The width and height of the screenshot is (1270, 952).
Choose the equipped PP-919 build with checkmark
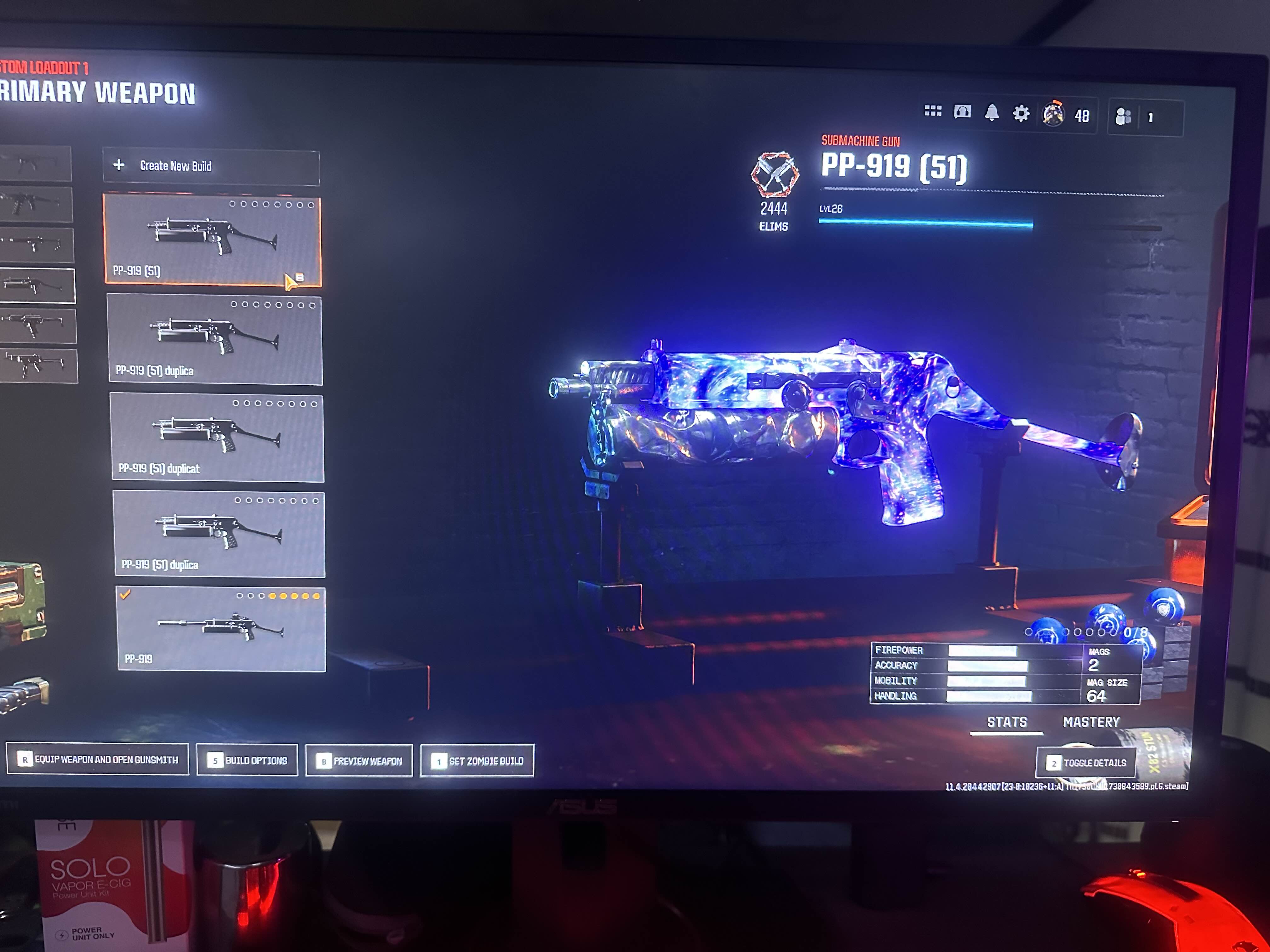[221, 629]
